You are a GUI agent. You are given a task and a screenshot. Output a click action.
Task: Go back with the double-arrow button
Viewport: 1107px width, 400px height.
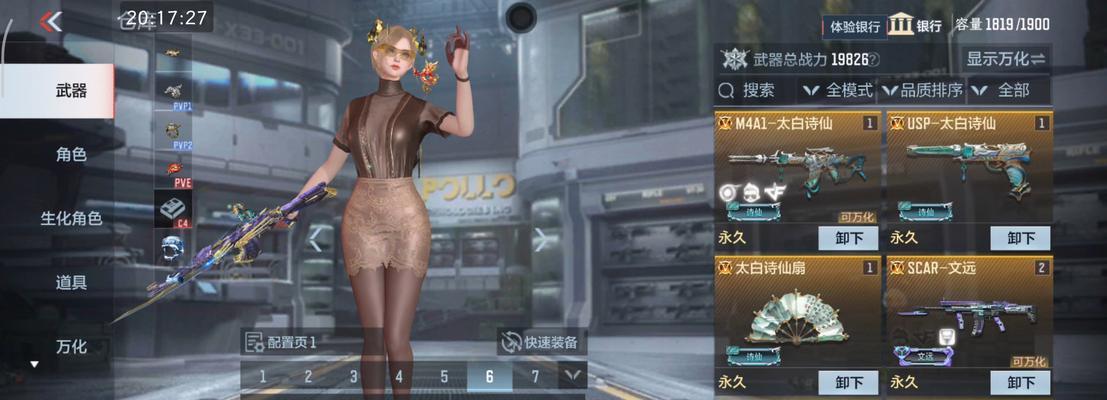(x=50, y=21)
